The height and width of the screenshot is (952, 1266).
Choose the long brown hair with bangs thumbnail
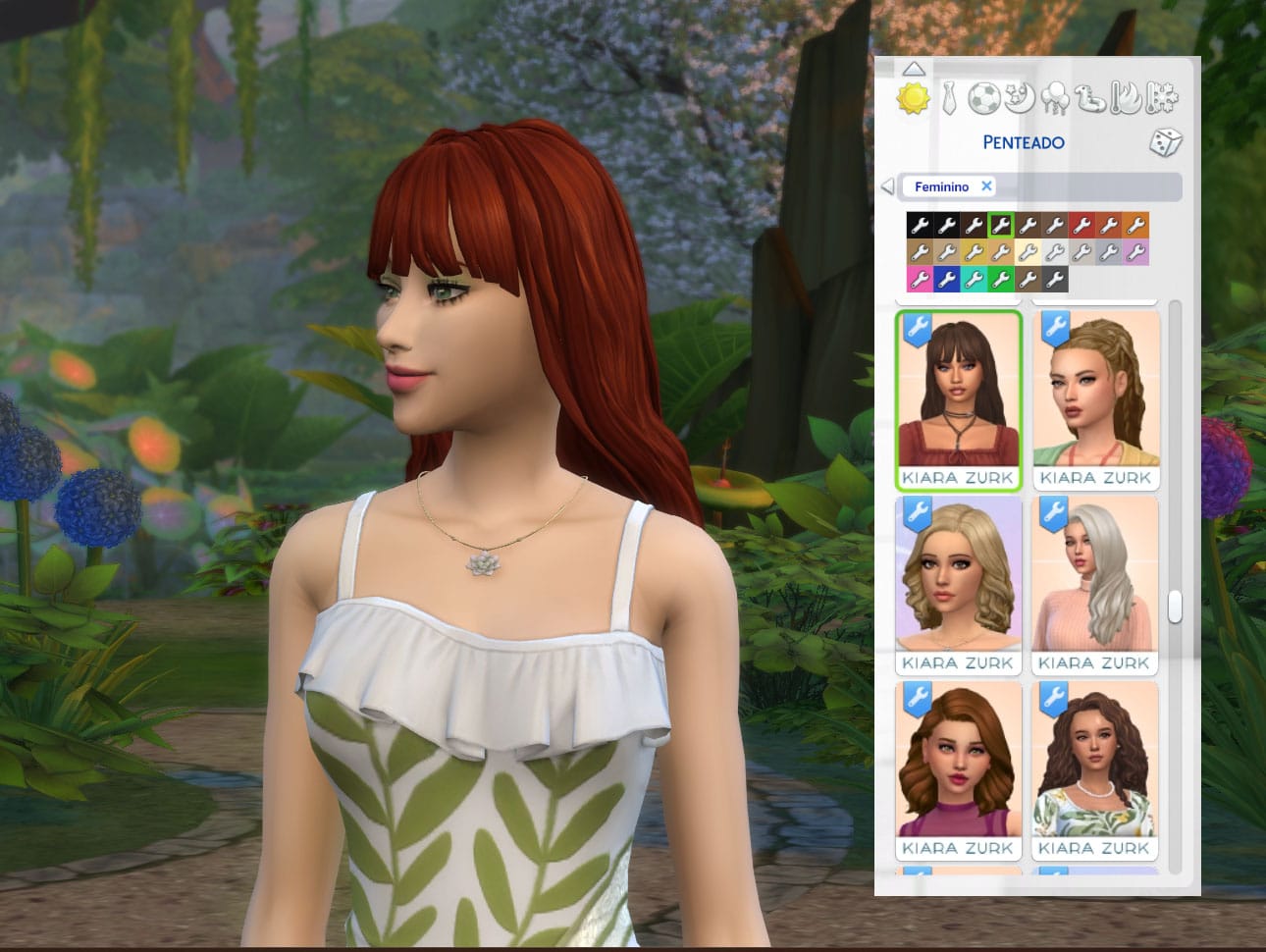point(959,399)
